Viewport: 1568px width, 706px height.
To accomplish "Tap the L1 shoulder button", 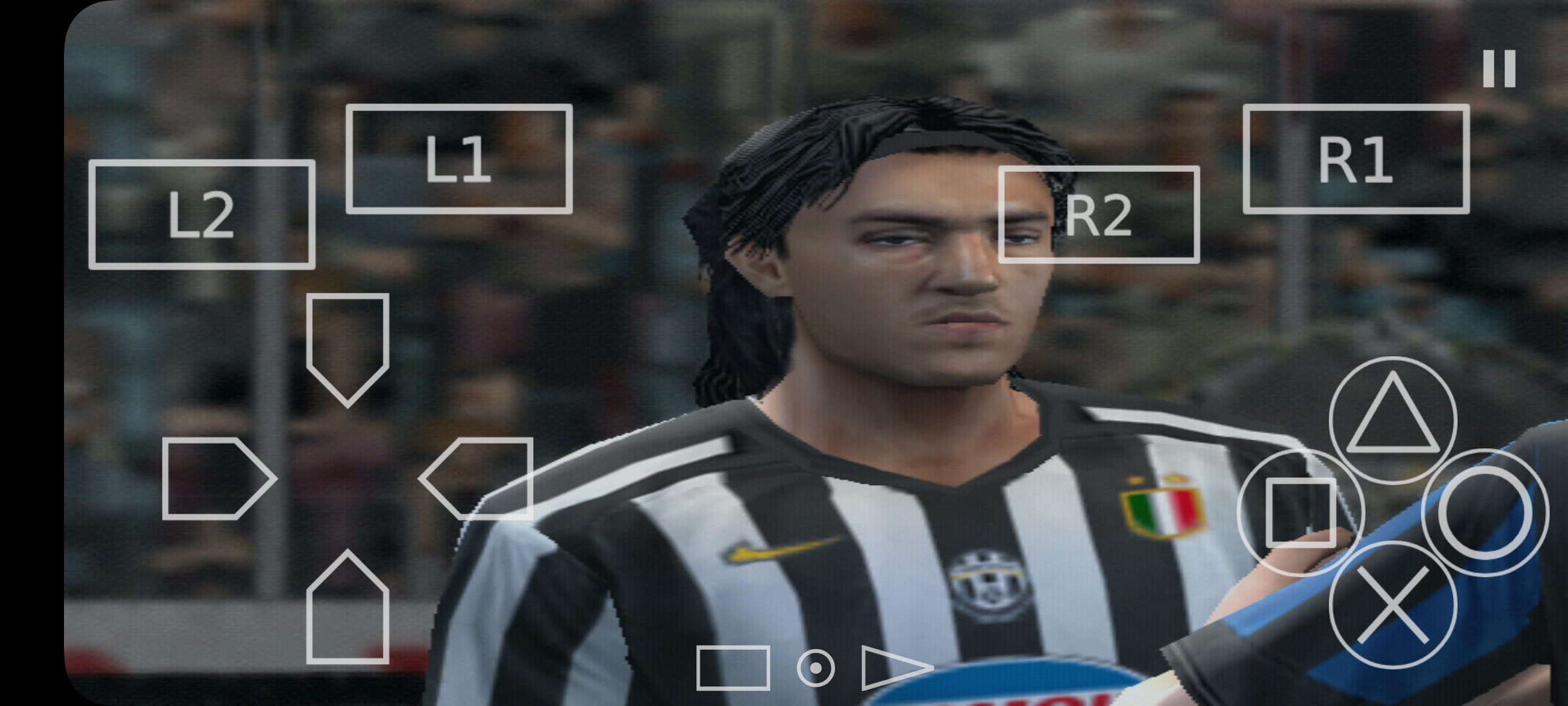I will click(x=459, y=159).
